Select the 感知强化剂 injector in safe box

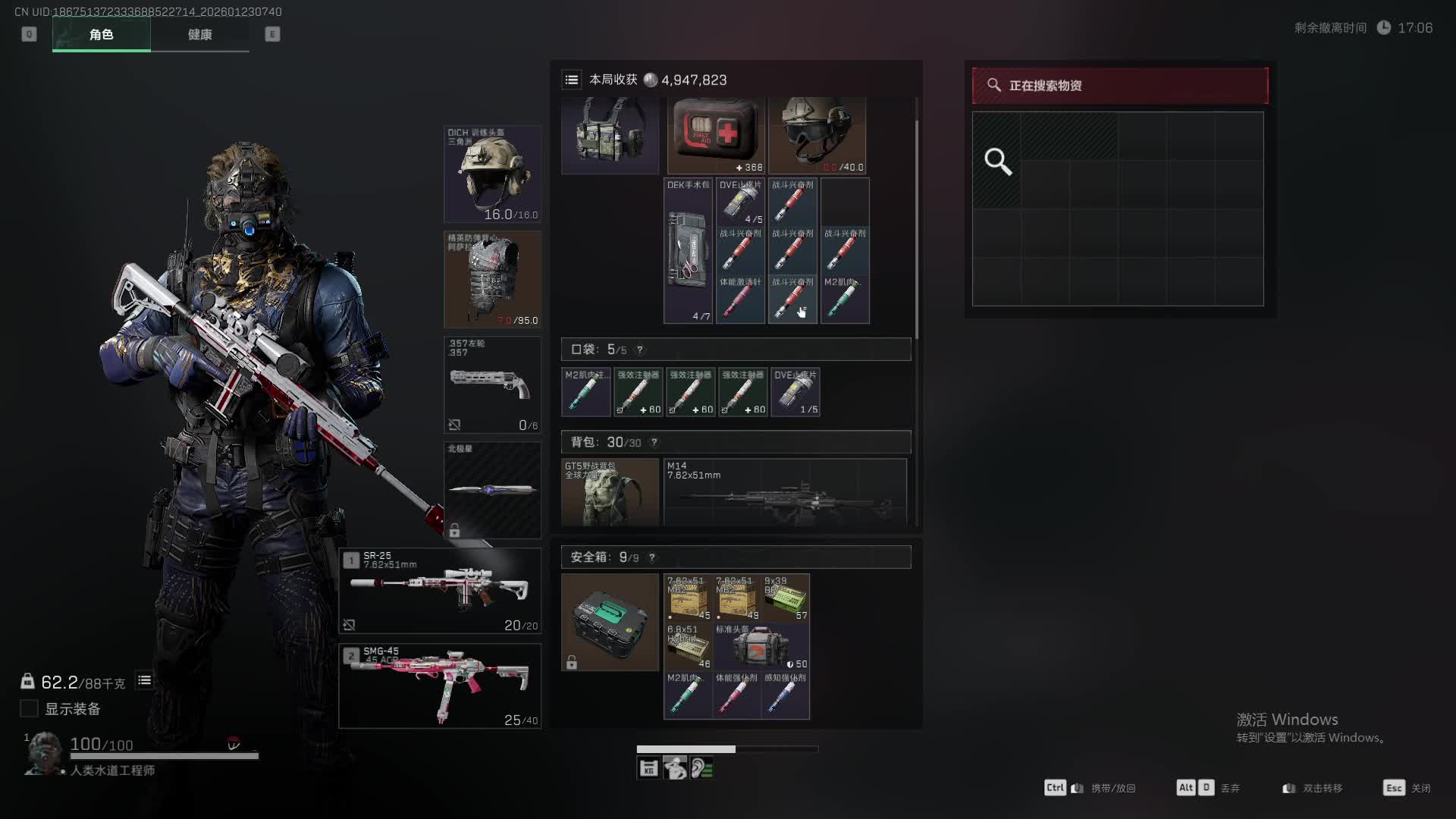point(786,695)
